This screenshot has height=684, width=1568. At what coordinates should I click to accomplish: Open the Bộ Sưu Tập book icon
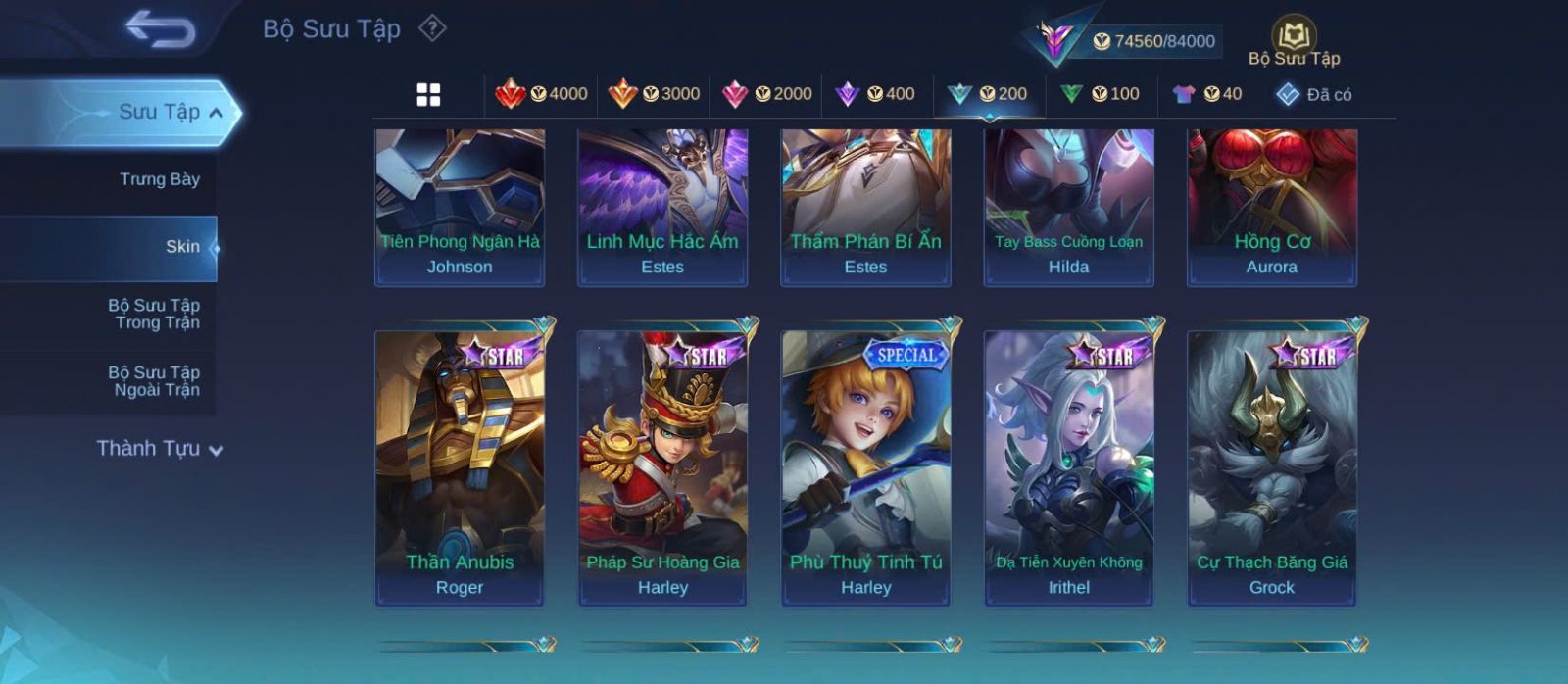(1294, 41)
